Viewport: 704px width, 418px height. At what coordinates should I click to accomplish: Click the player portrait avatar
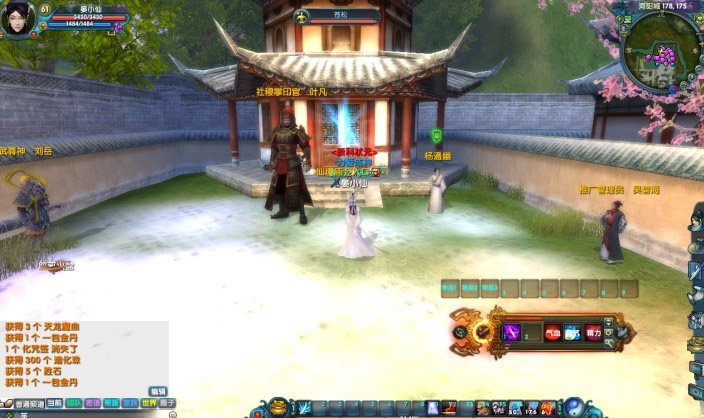tap(17, 17)
